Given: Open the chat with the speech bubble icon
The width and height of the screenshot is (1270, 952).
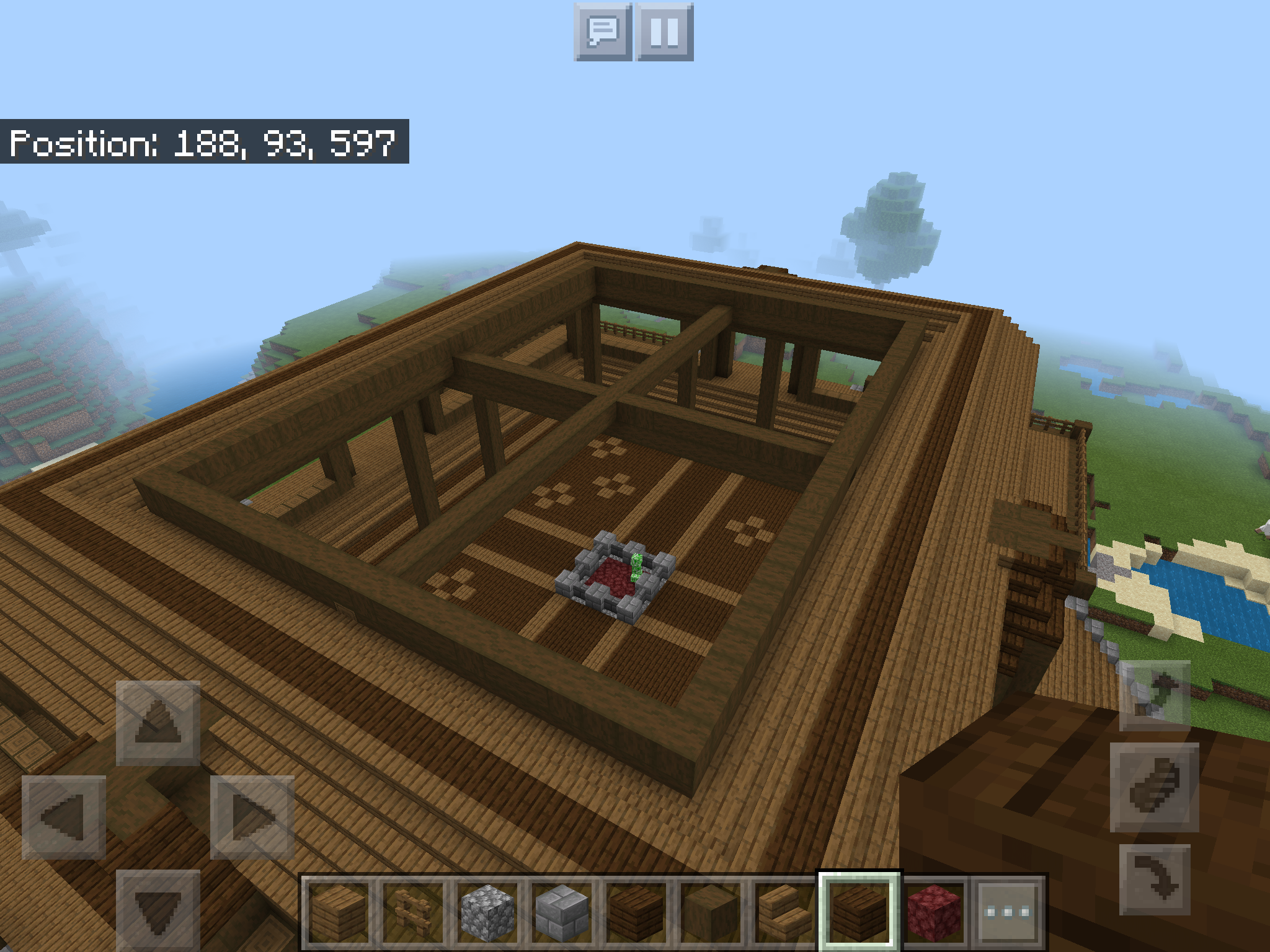Looking at the screenshot, I should point(602,34).
